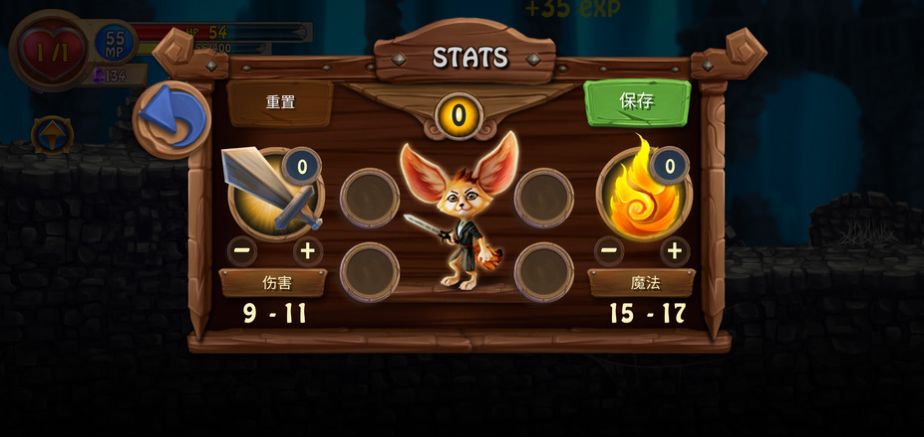Decrease sword damage with the minus button
This screenshot has width=924, height=437.
point(242,251)
